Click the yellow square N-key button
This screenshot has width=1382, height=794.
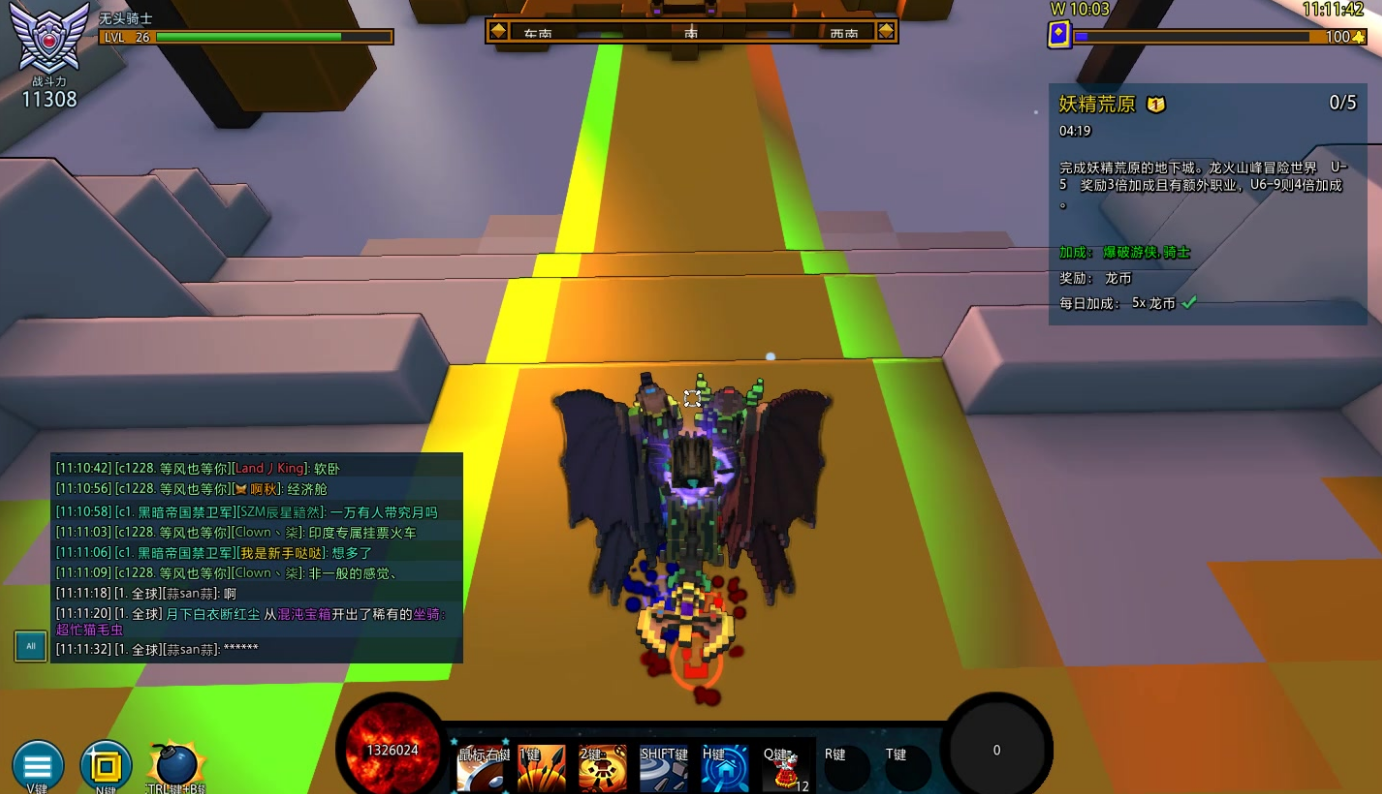click(106, 766)
